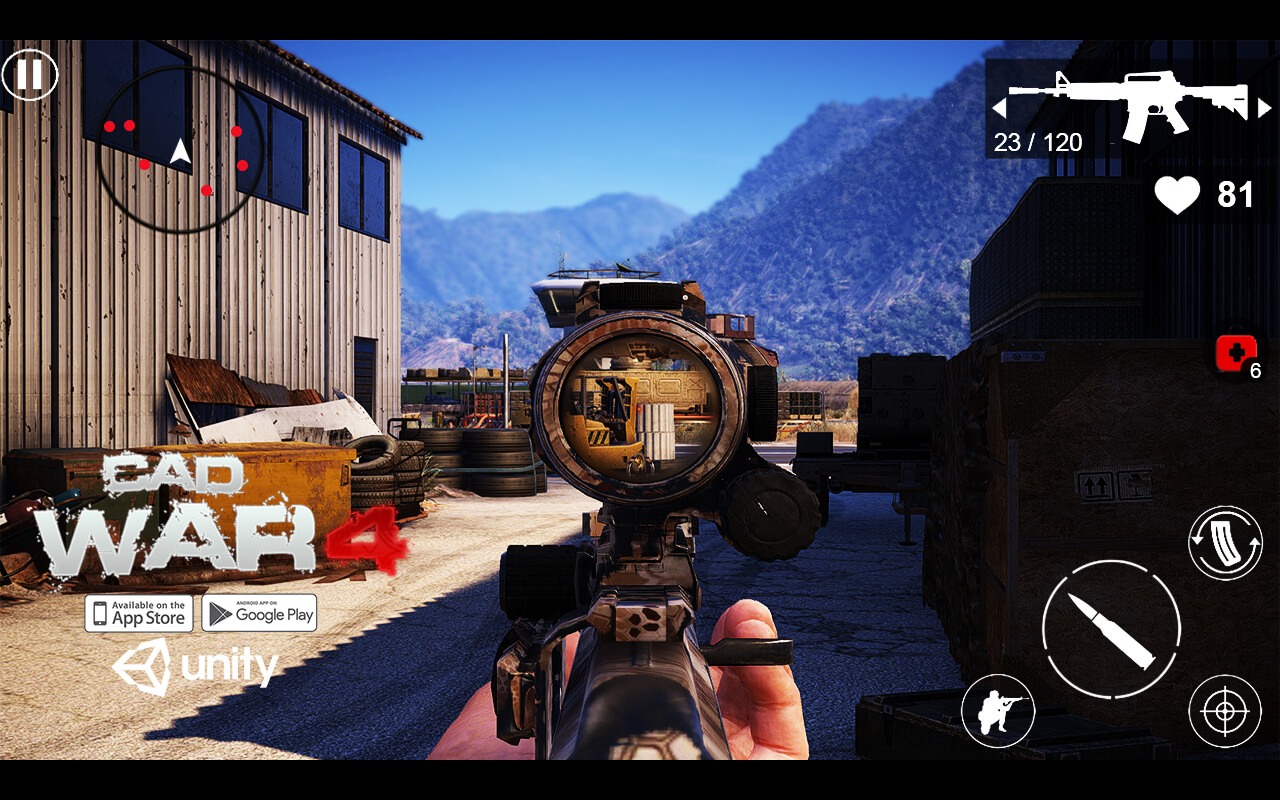Toggle aim with the crosshair scope button
This screenshot has width=1280, height=800.
coord(1224,711)
